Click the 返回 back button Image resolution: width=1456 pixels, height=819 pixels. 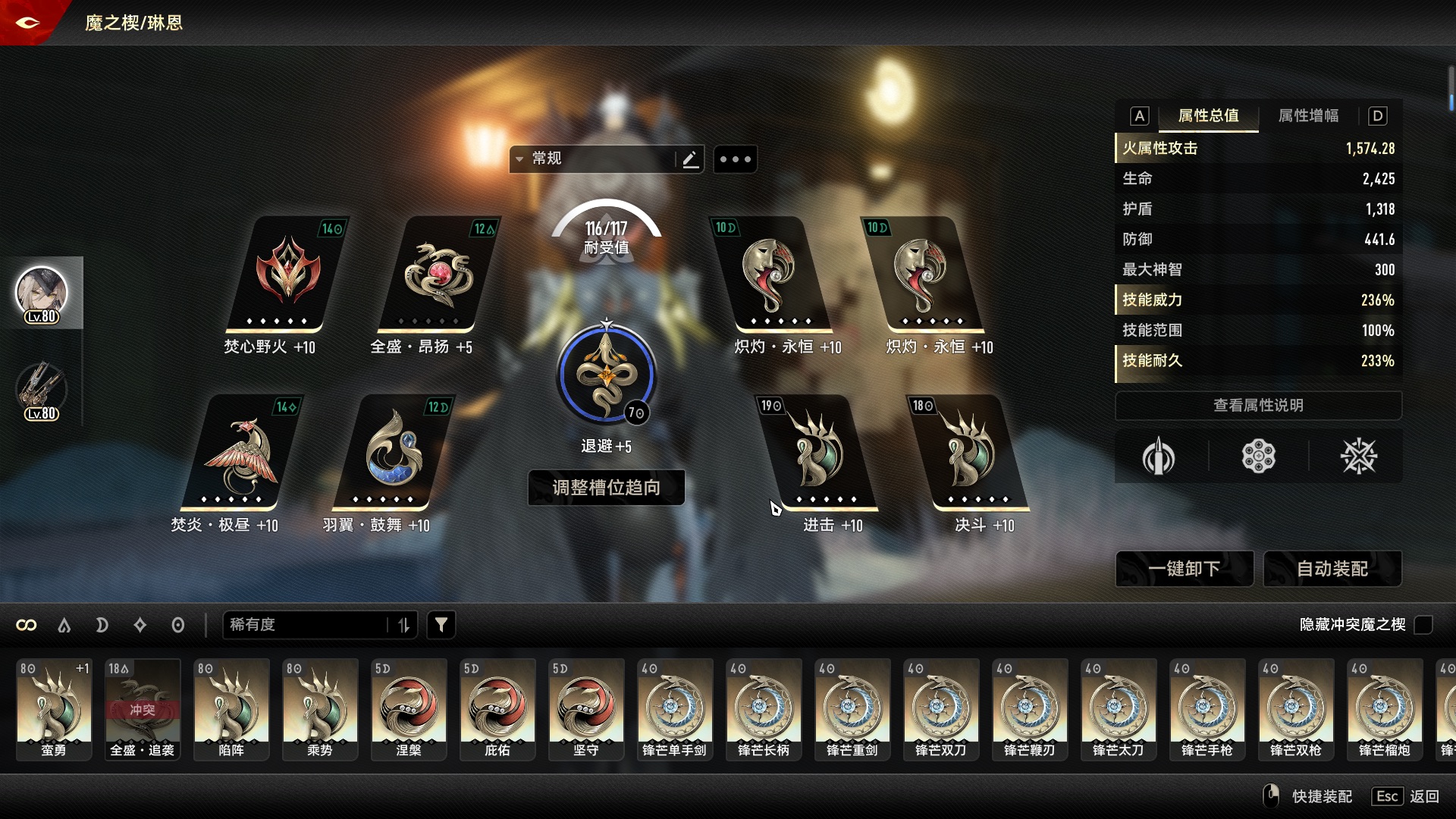[x=1423, y=796]
